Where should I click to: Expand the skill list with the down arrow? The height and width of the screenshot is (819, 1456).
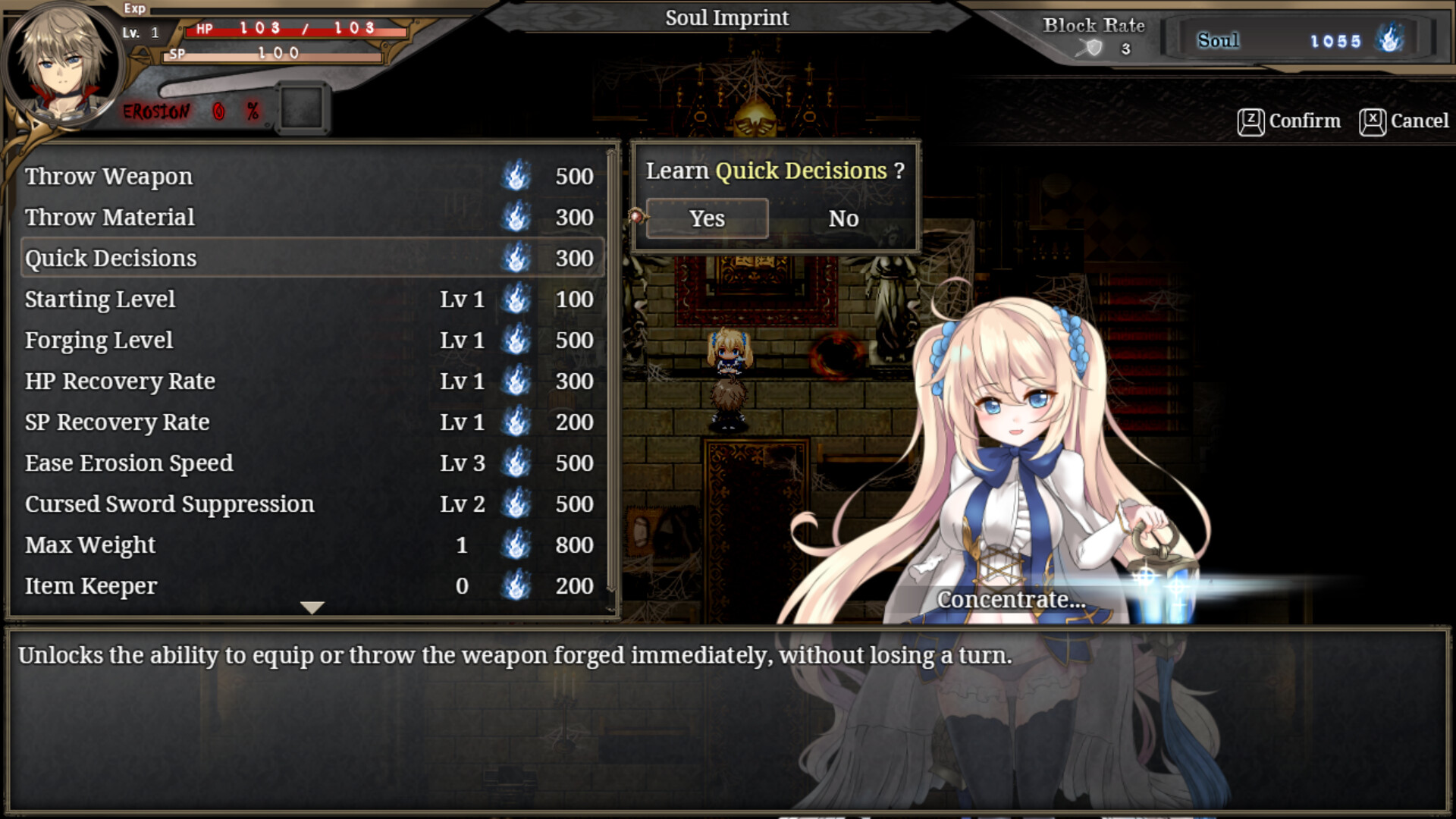(311, 607)
